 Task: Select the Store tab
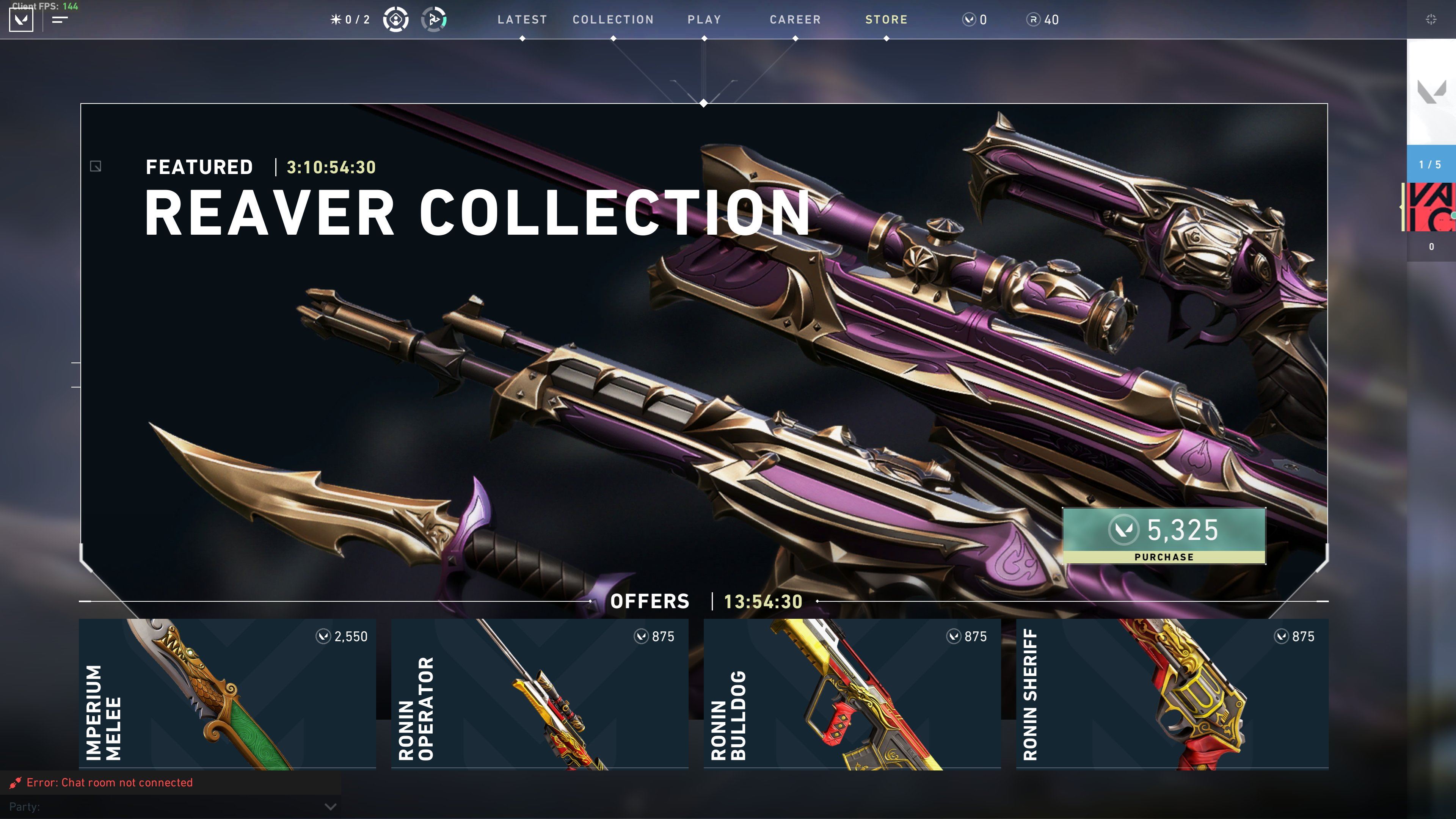(x=886, y=20)
